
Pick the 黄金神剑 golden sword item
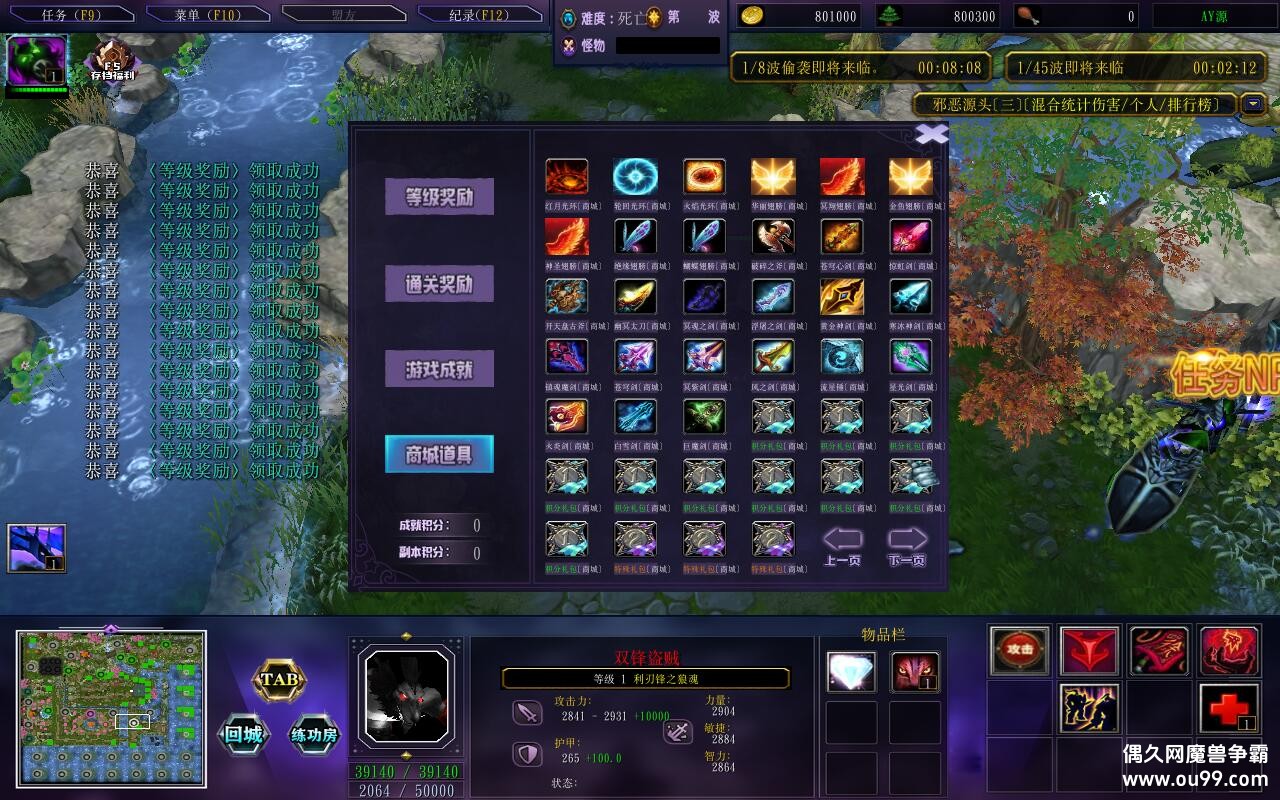pyautogui.click(x=842, y=297)
